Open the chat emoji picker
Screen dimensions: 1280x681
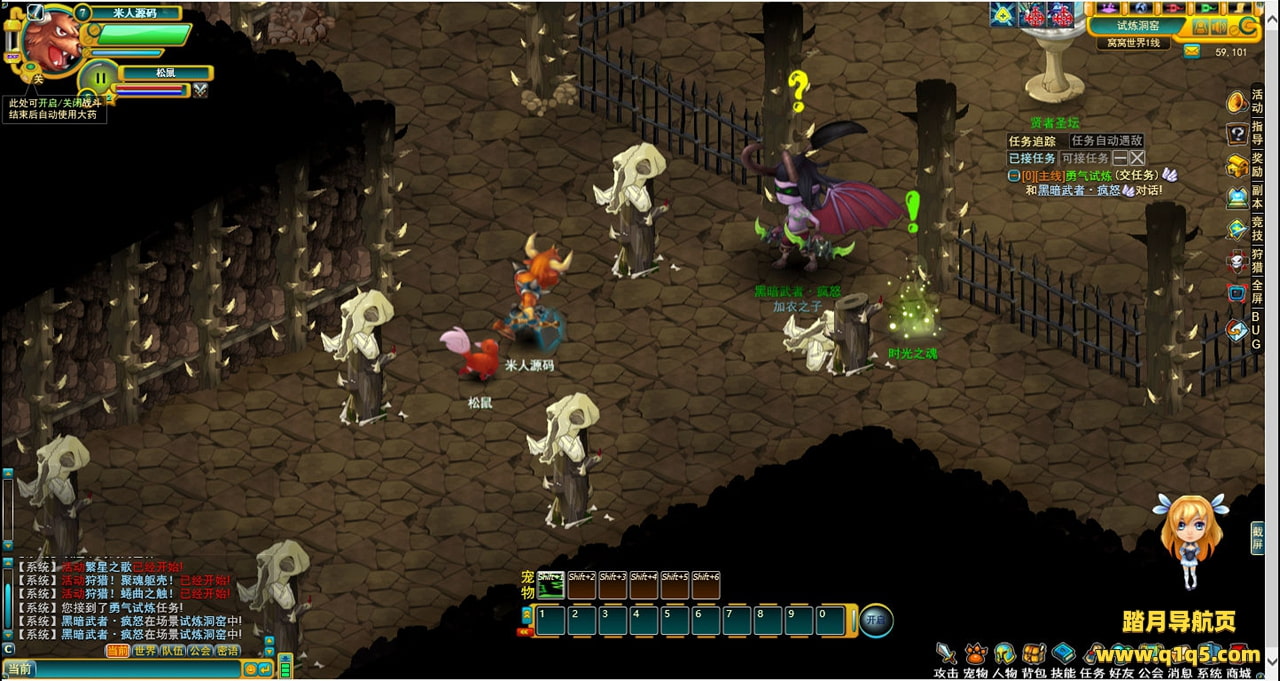[x=251, y=669]
